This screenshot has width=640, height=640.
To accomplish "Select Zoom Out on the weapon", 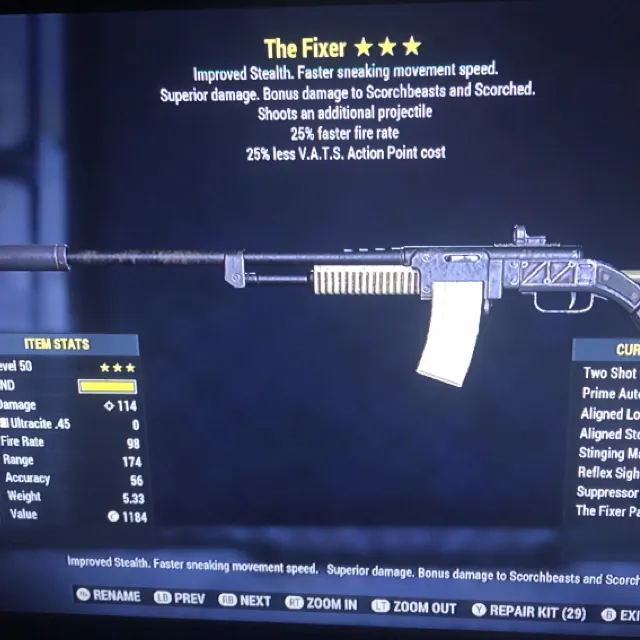I will [414, 607].
